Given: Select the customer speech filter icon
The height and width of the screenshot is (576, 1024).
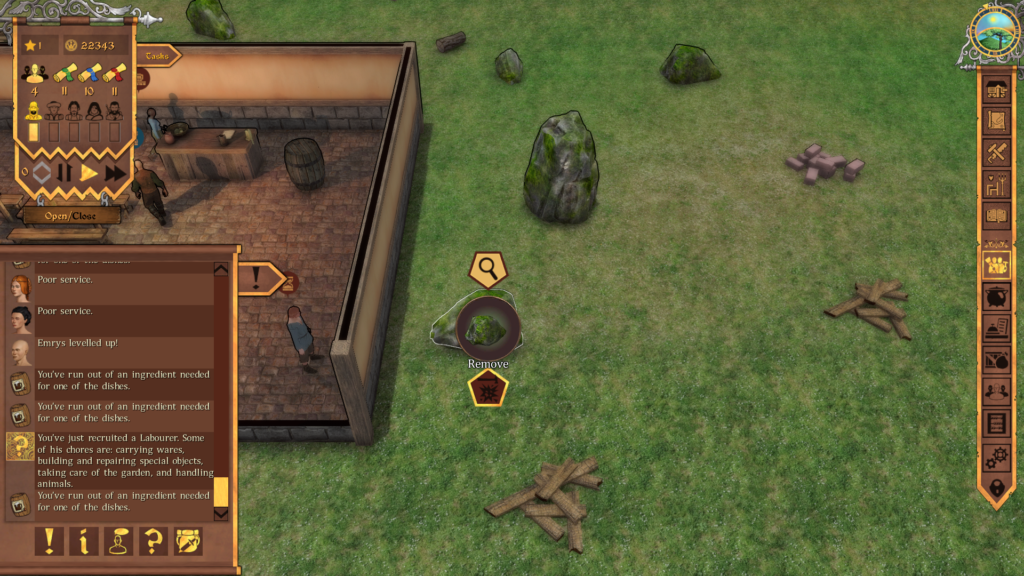Looking at the screenshot, I should (119, 541).
